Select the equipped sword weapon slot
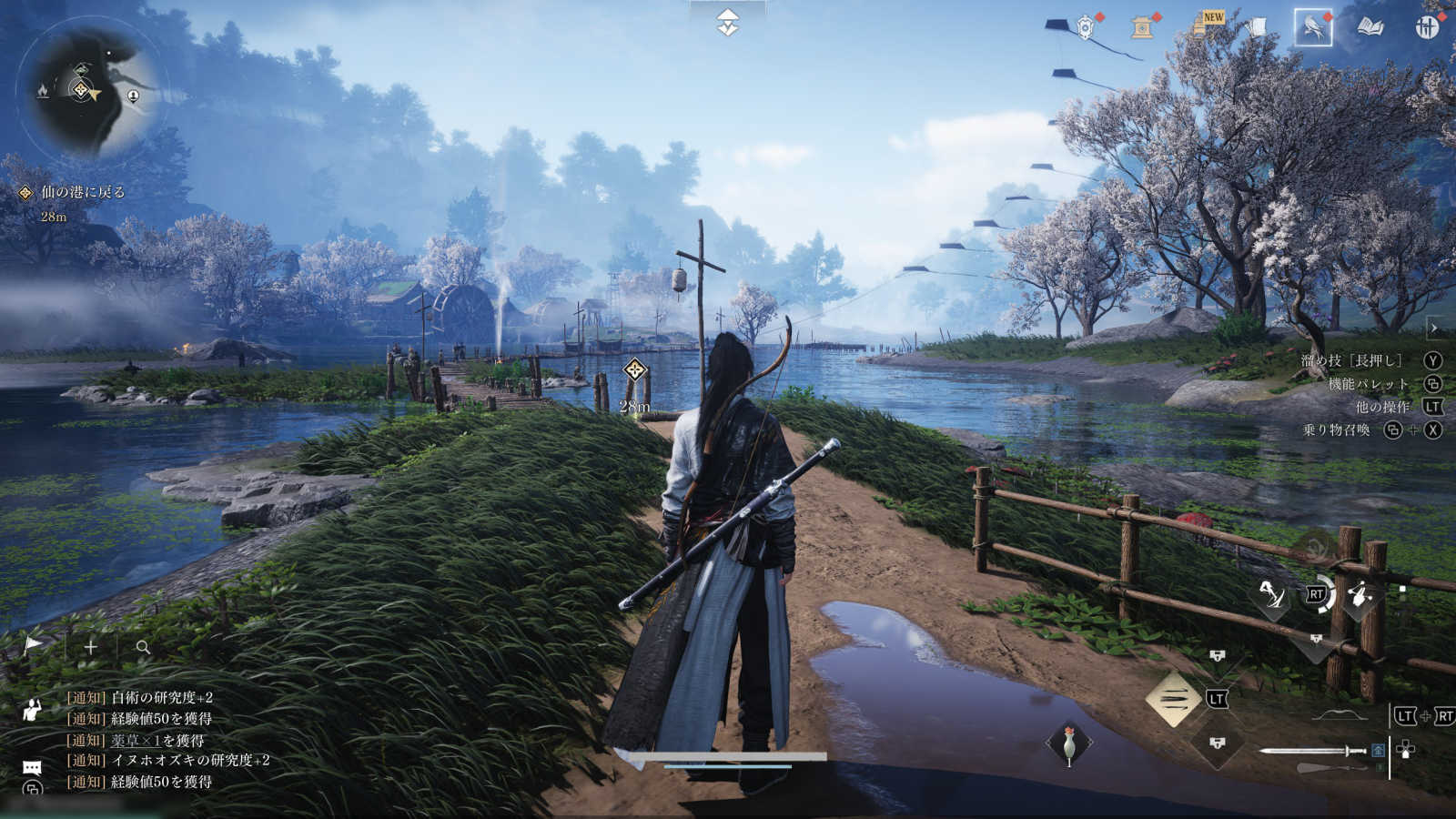1456x819 pixels. (x=1311, y=751)
